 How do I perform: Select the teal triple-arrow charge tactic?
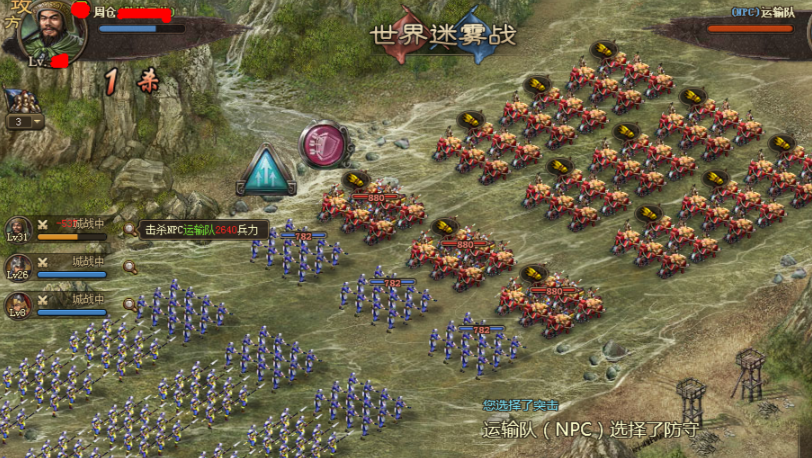point(266,174)
